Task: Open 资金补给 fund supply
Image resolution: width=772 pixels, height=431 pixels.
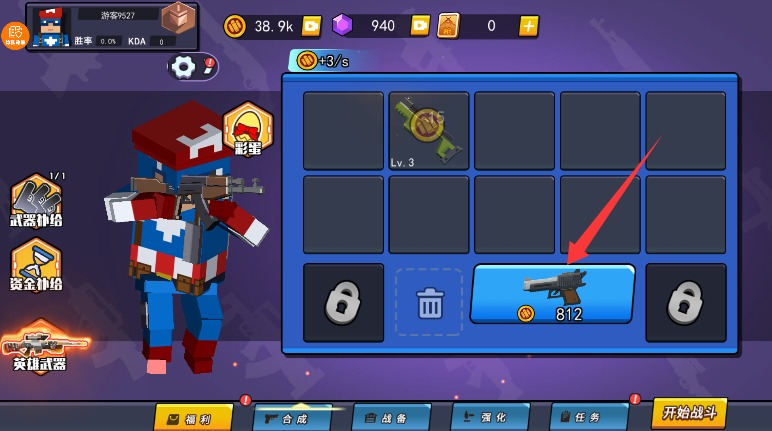Action: (x=37, y=266)
